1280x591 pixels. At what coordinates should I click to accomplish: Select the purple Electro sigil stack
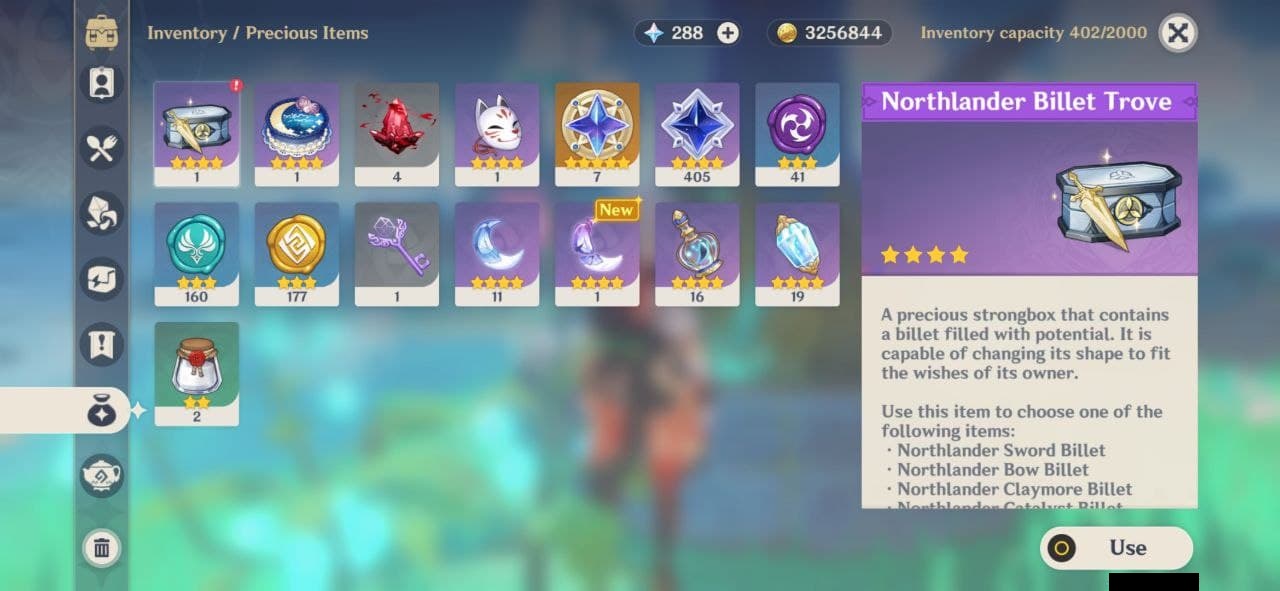[x=797, y=133]
